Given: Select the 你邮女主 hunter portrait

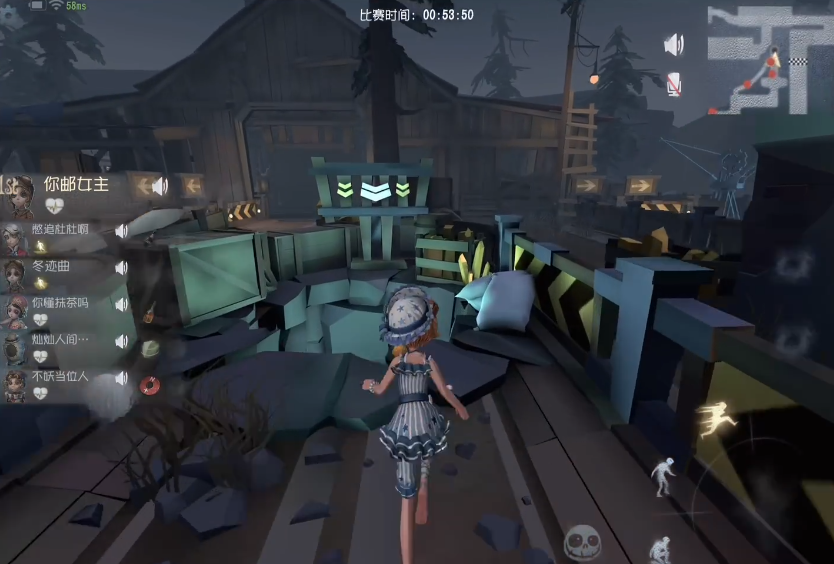Looking at the screenshot, I should click(17, 192).
